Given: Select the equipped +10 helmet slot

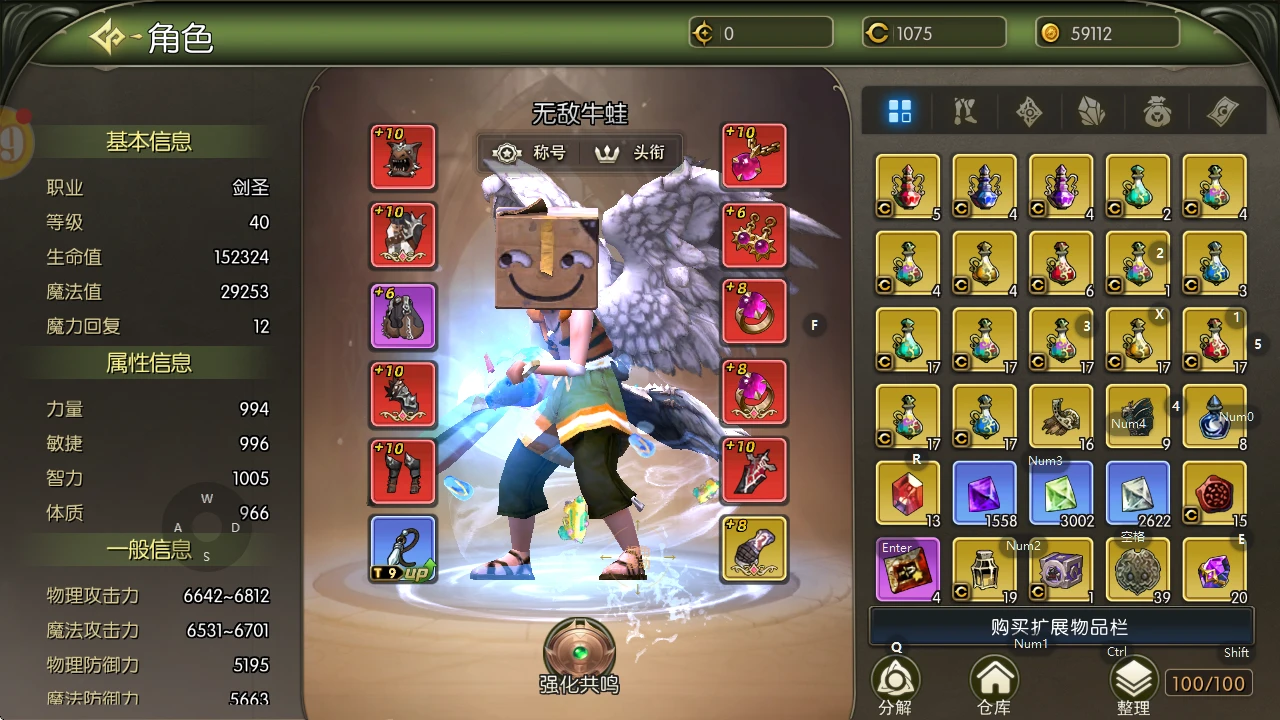Looking at the screenshot, I should [x=403, y=157].
